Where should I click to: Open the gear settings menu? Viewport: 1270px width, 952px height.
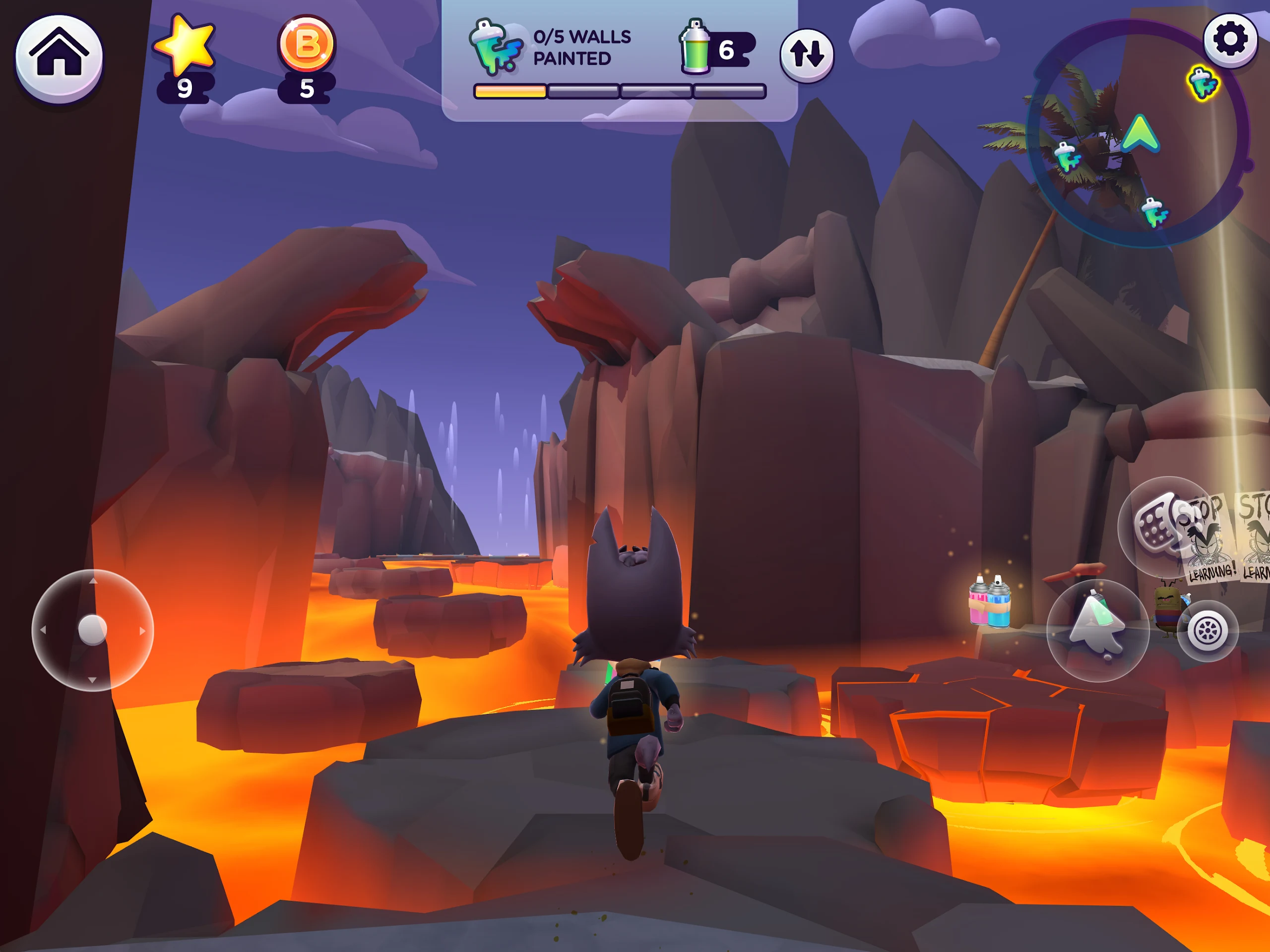click(1230, 40)
